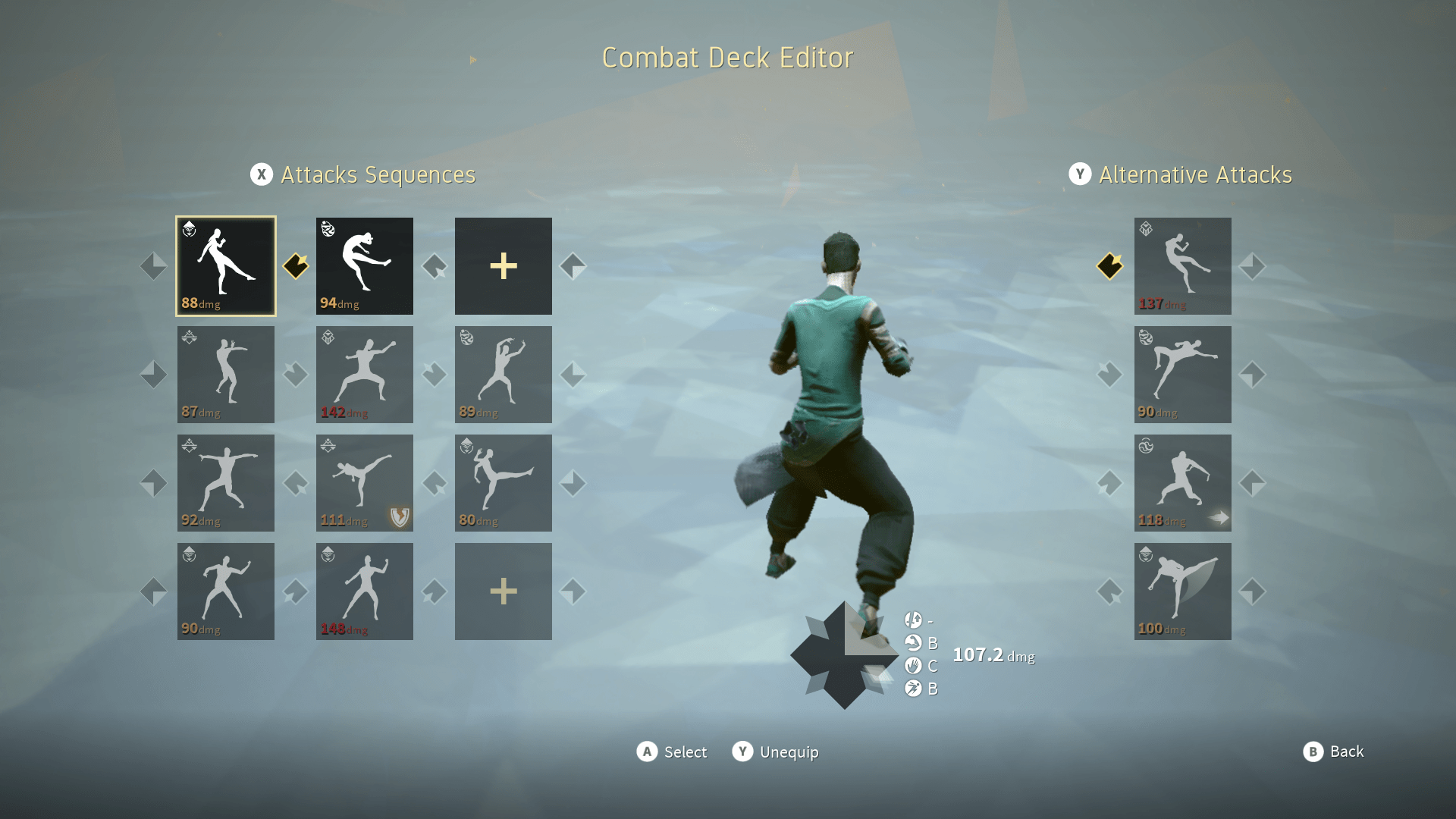Choose the 100 dmg alternative attack
This screenshot has height=819, width=1456.
pos(1183,591)
